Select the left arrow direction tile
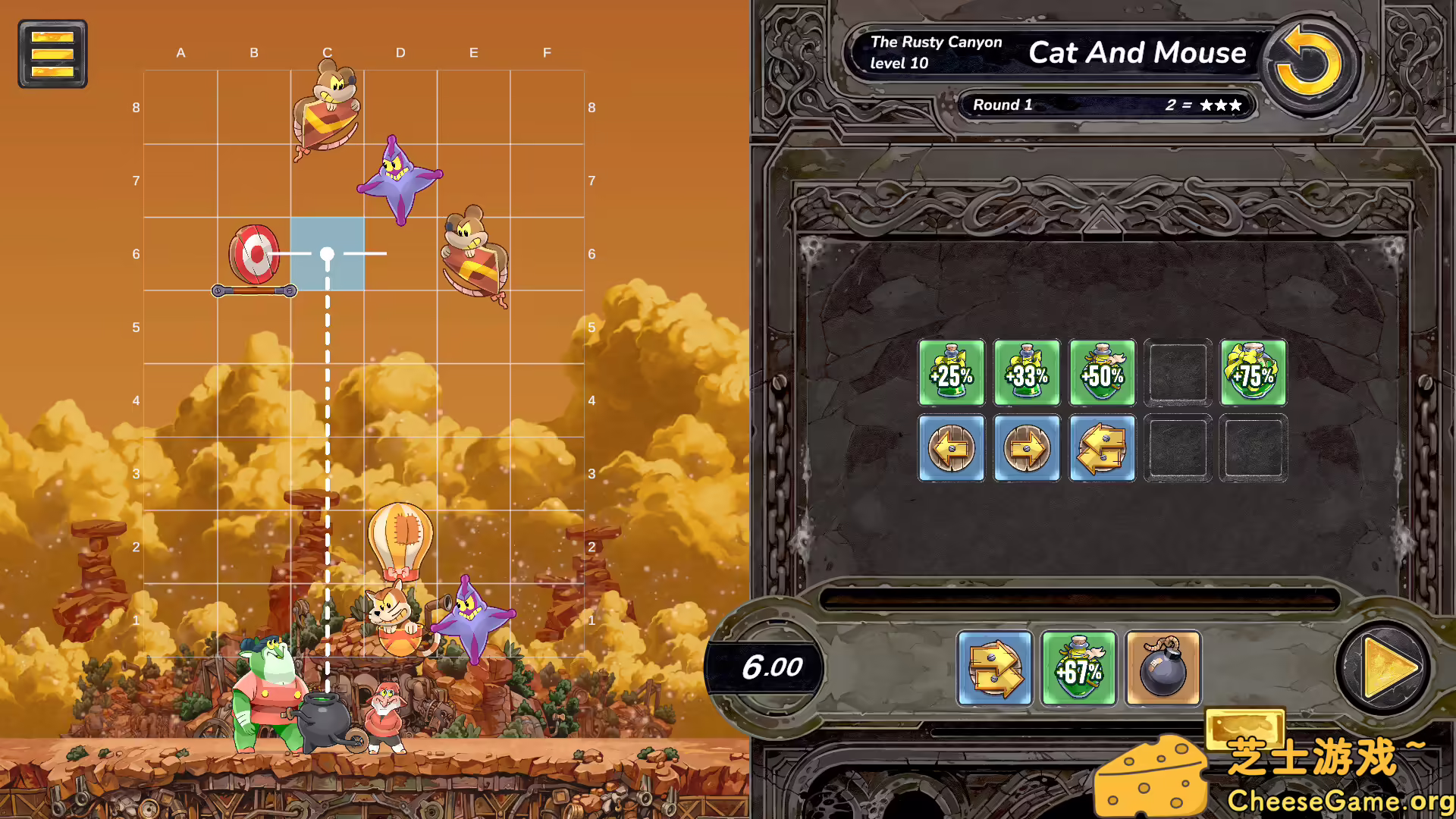Image resolution: width=1456 pixels, height=819 pixels. 951,449
